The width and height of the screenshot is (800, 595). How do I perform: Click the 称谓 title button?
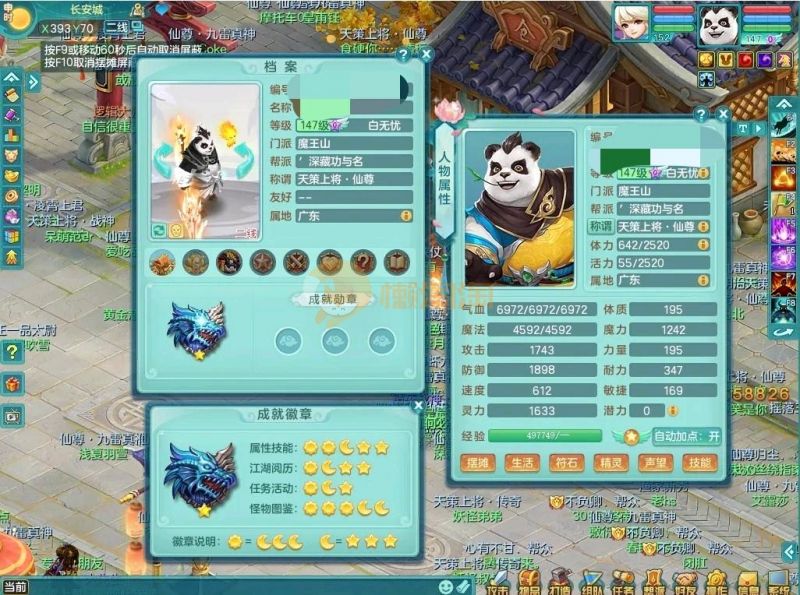(600, 227)
